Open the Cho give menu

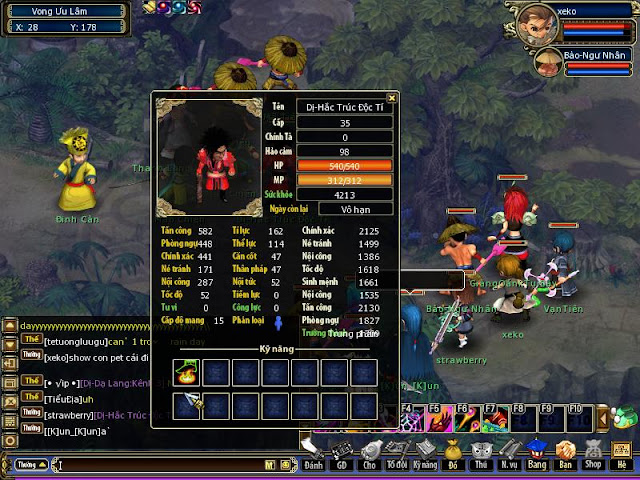(x=370, y=453)
